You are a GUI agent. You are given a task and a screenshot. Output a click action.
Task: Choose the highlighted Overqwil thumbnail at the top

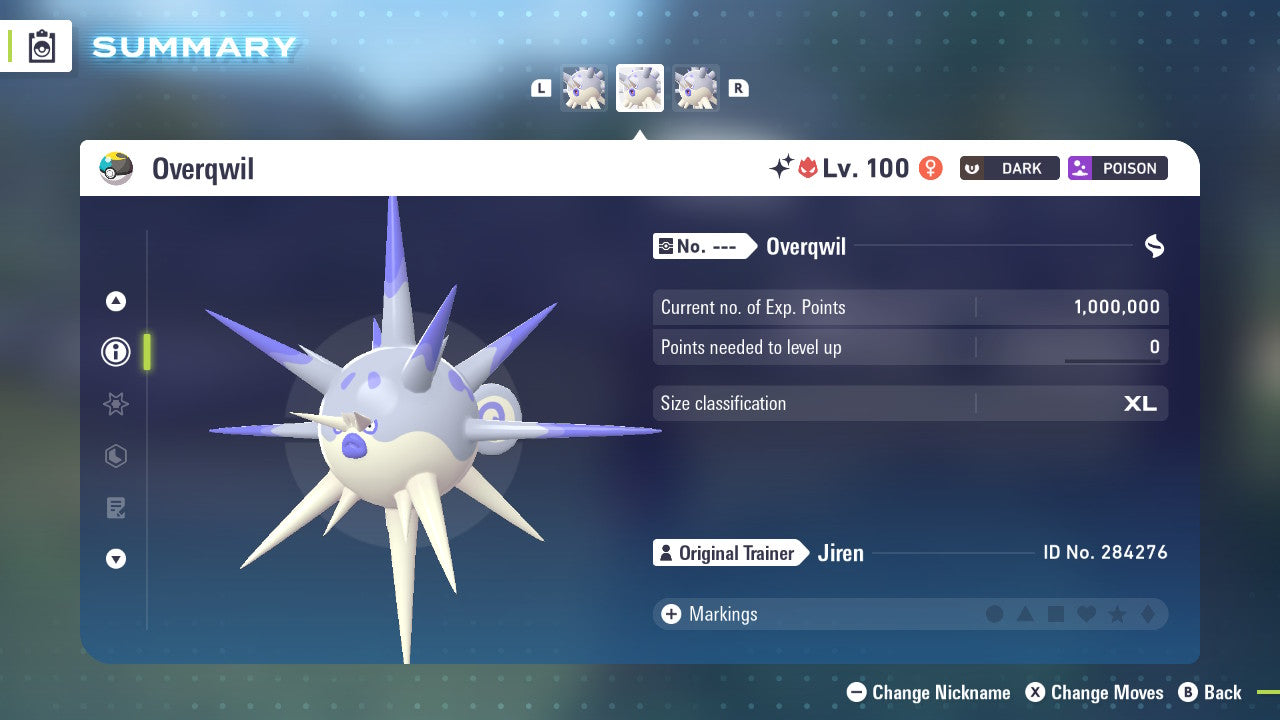pyautogui.click(x=640, y=88)
